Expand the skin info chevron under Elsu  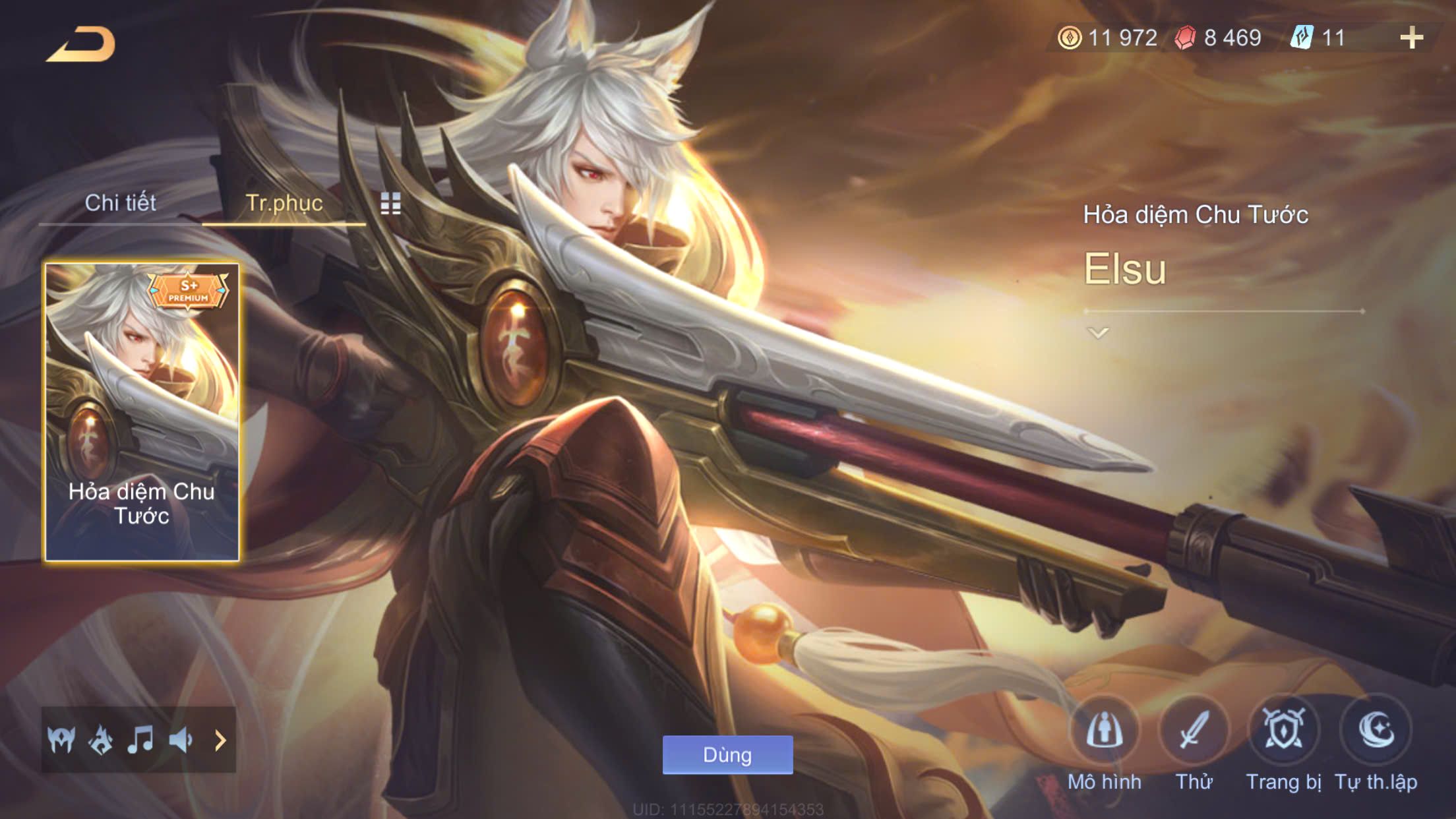coord(1098,333)
